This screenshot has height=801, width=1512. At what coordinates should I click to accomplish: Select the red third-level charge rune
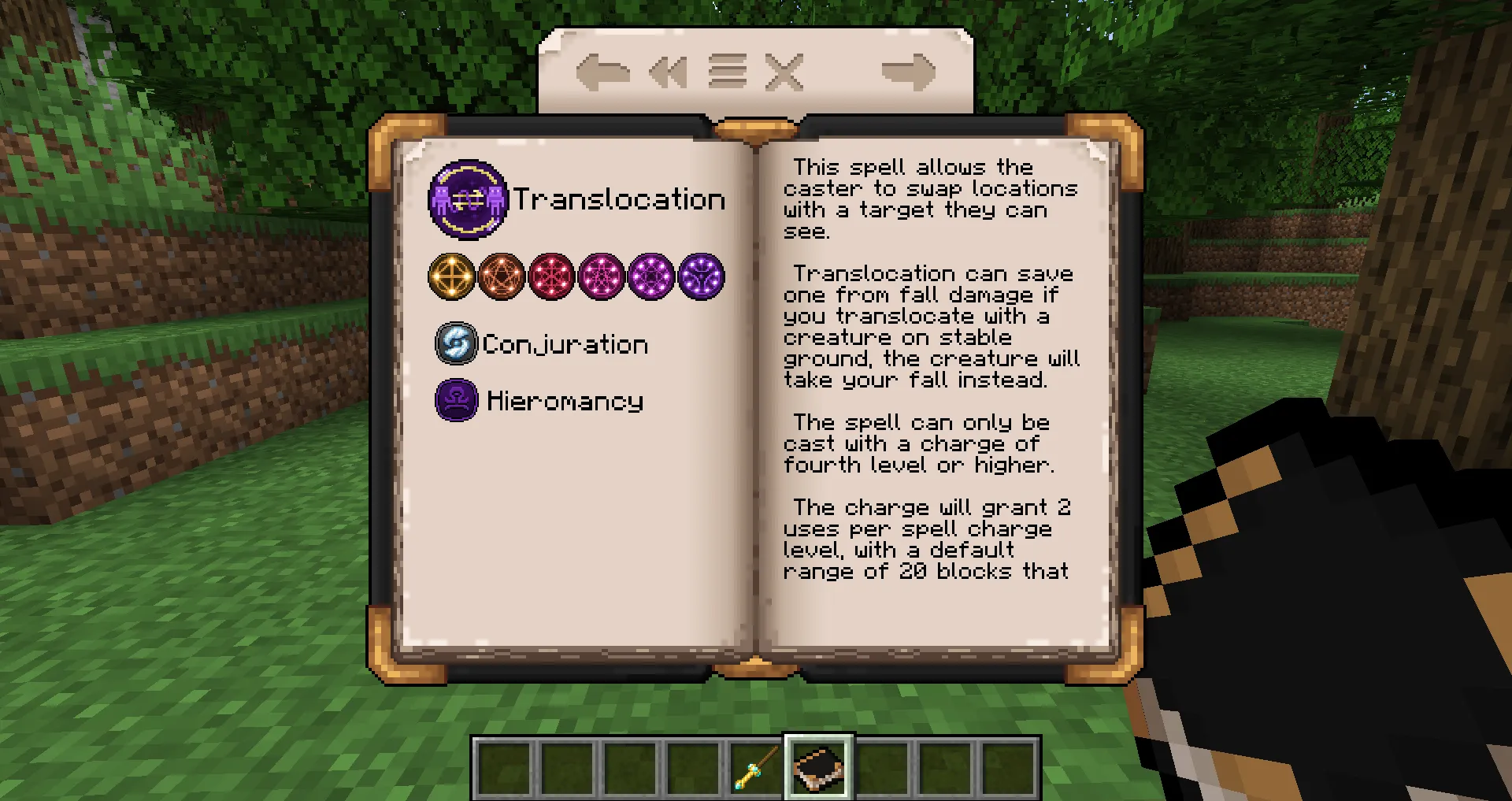click(x=552, y=277)
